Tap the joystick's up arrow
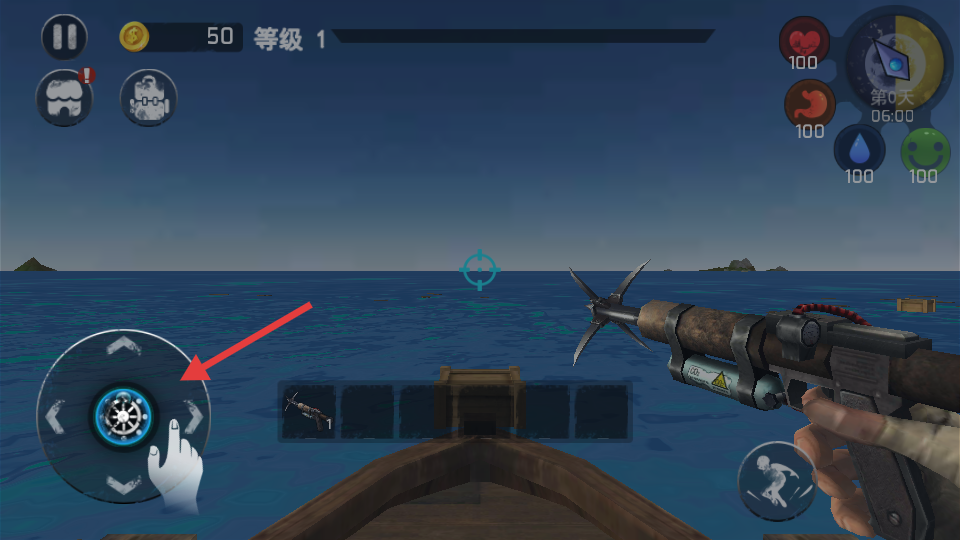Viewport: 960px width, 540px height. point(123,347)
